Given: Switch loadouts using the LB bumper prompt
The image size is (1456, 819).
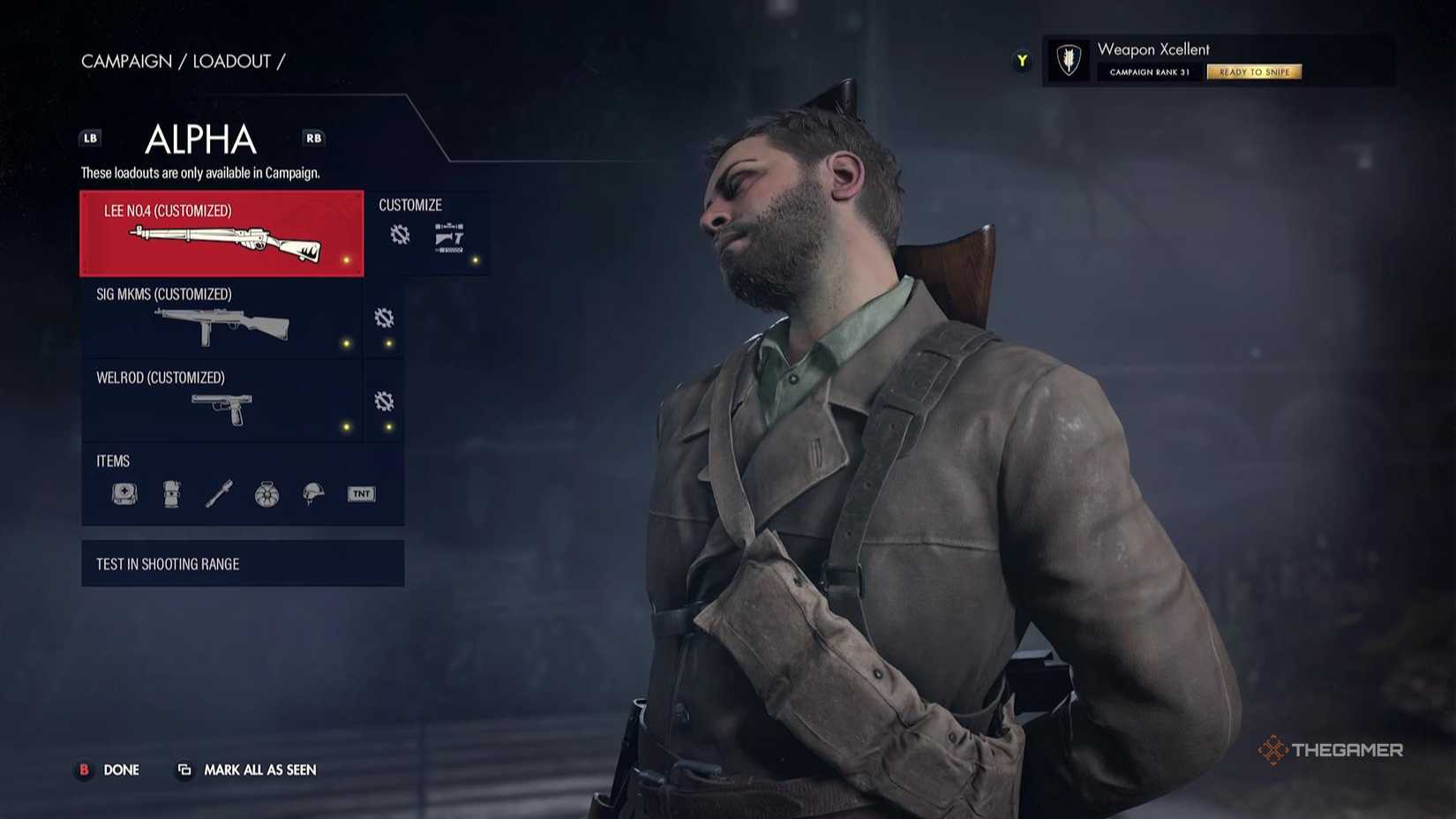Looking at the screenshot, I should (x=89, y=138).
